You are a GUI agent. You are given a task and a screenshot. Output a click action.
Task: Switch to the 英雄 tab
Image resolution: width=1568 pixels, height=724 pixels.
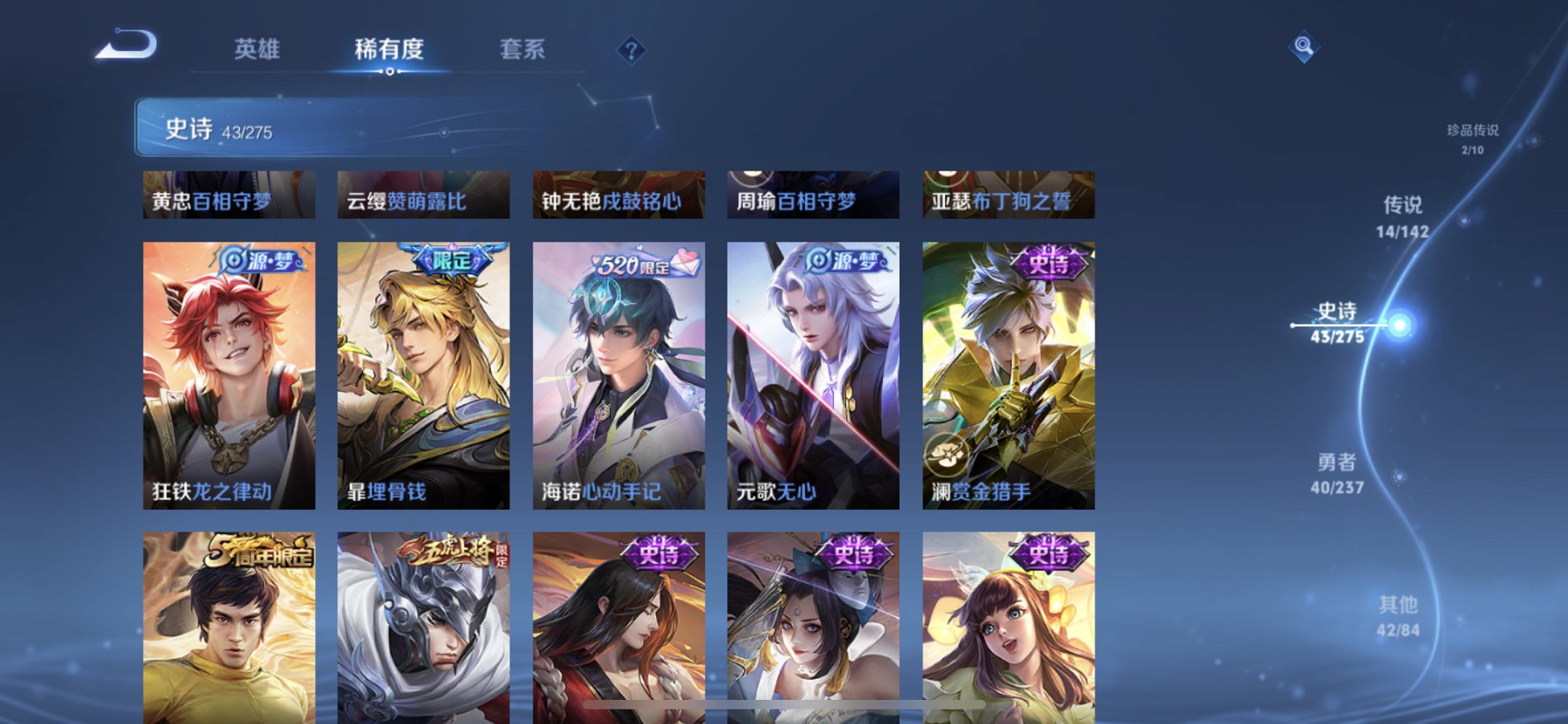pos(259,48)
